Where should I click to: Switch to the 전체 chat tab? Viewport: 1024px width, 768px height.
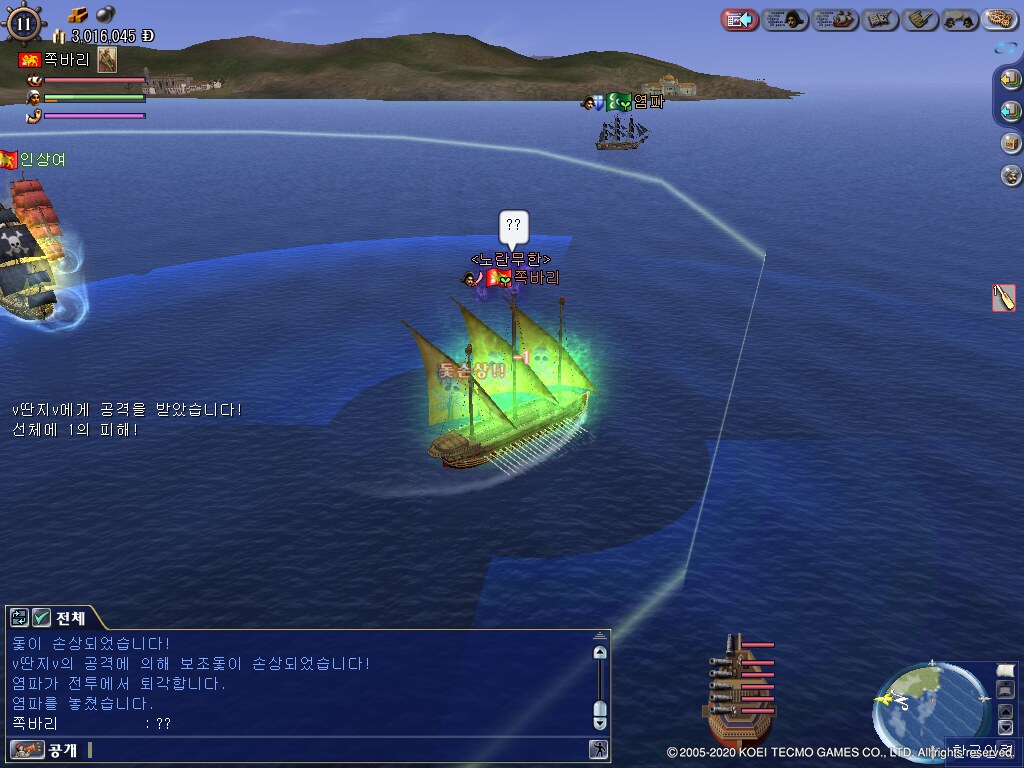[x=70, y=618]
